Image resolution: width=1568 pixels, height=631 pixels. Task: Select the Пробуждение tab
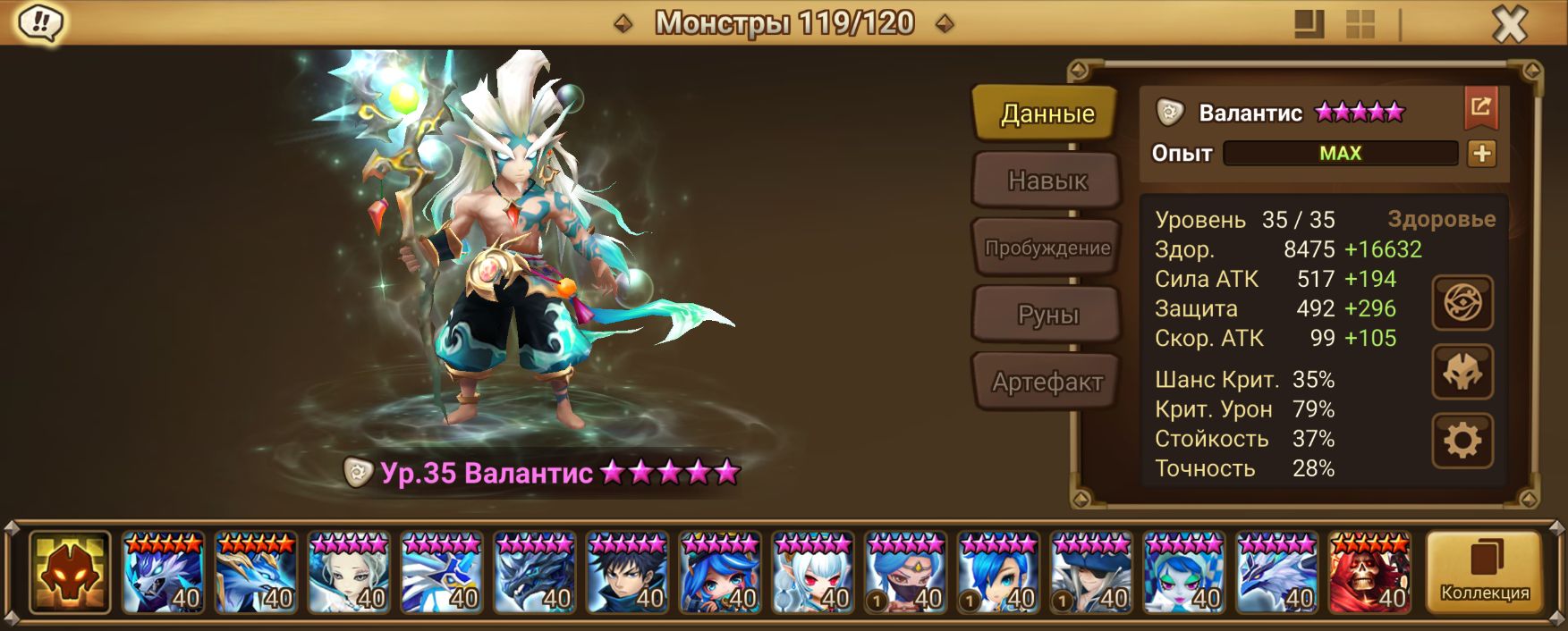[x=1047, y=248]
